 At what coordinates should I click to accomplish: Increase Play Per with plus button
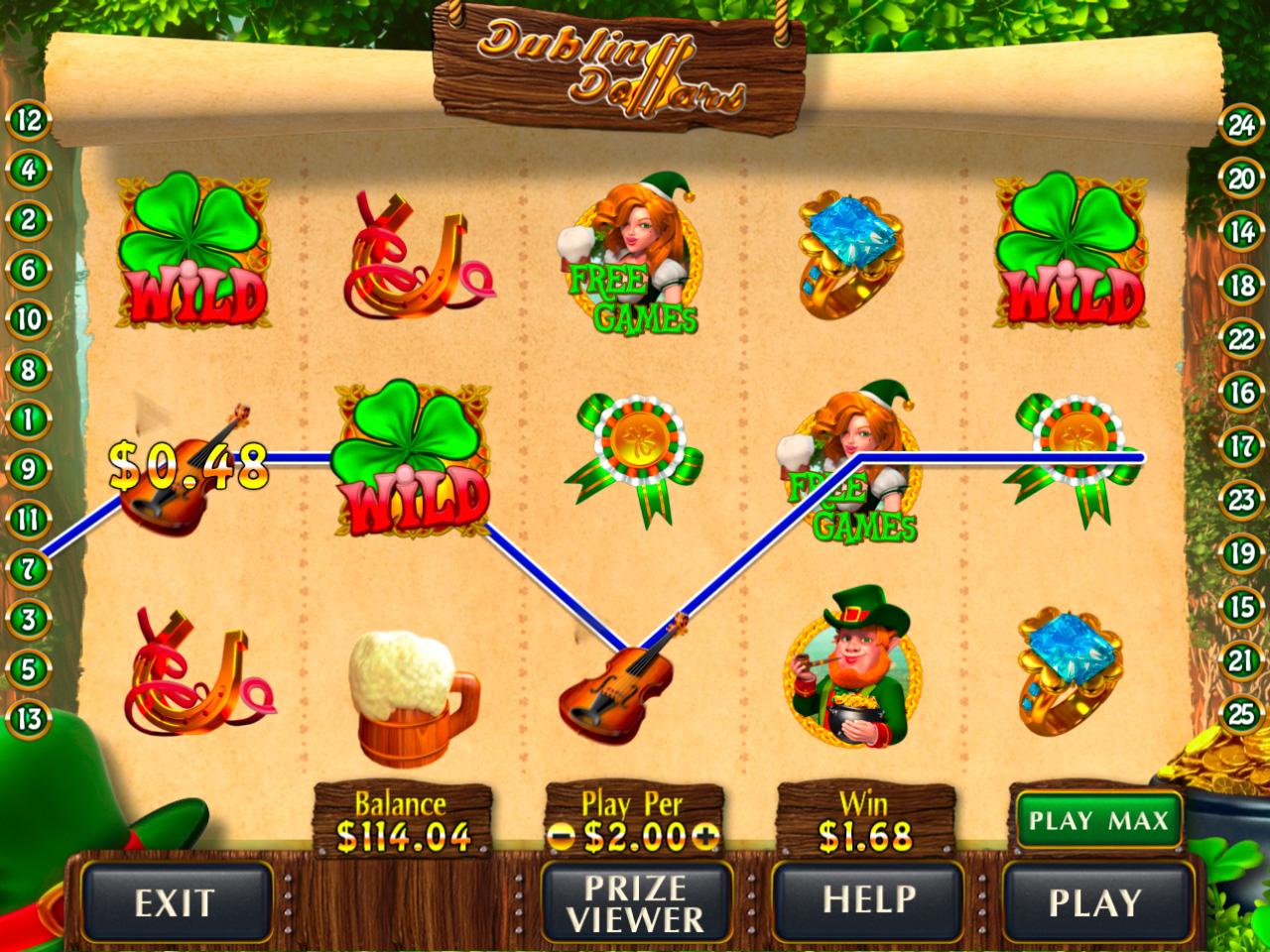coord(705,838)
